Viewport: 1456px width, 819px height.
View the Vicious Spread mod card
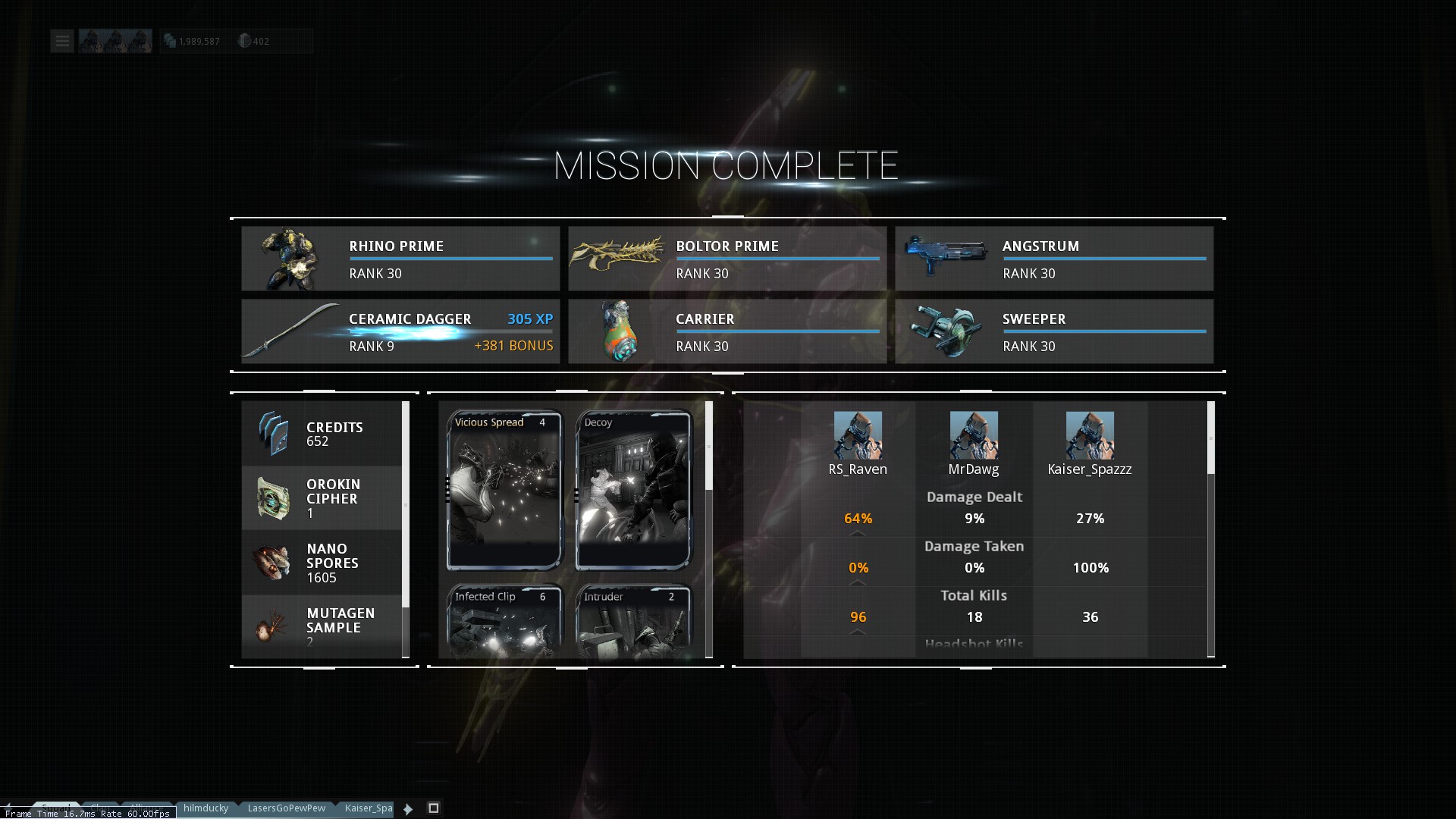[x=504, y=490]
